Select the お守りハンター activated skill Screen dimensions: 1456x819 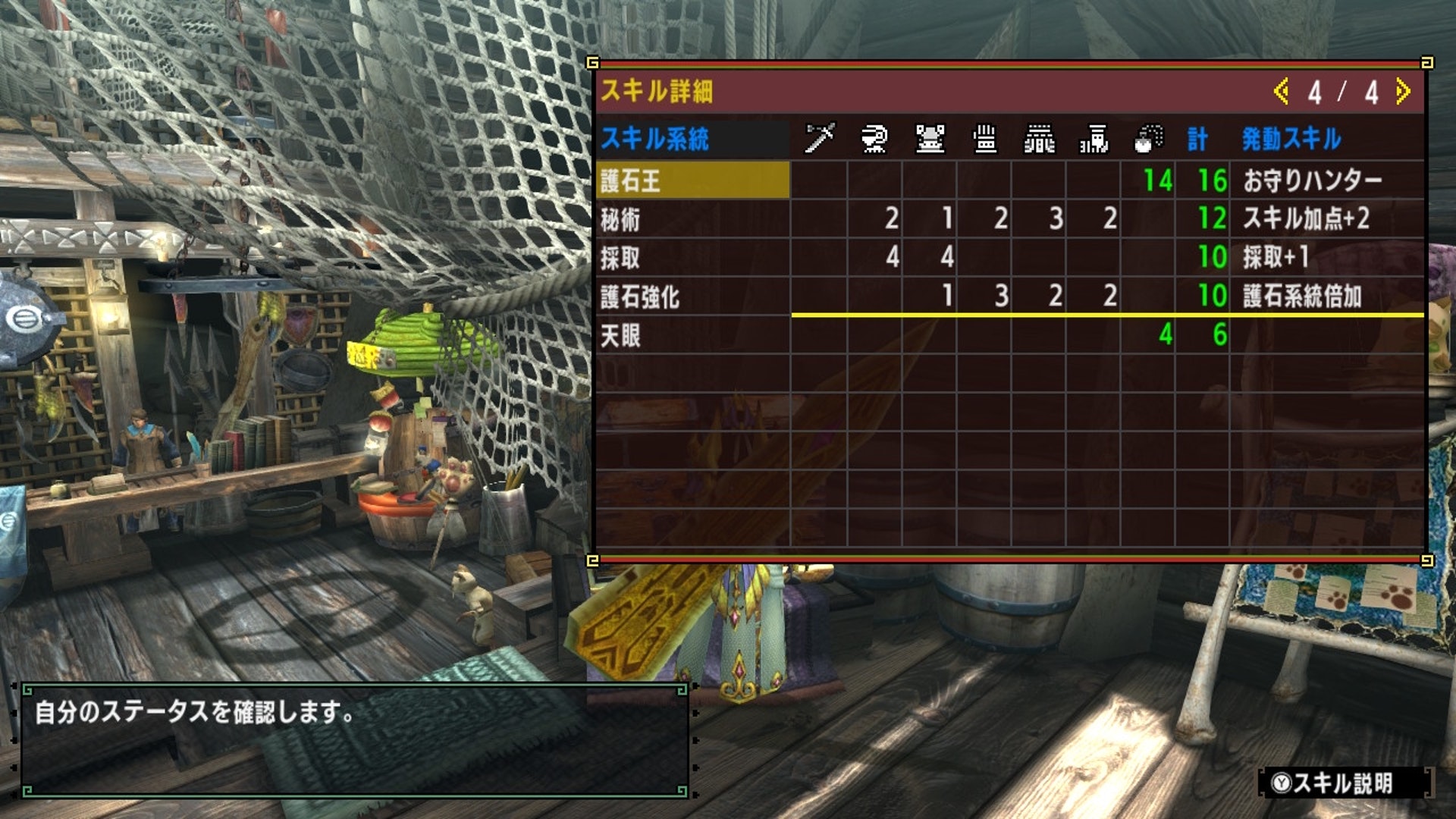pos(1312,180)
